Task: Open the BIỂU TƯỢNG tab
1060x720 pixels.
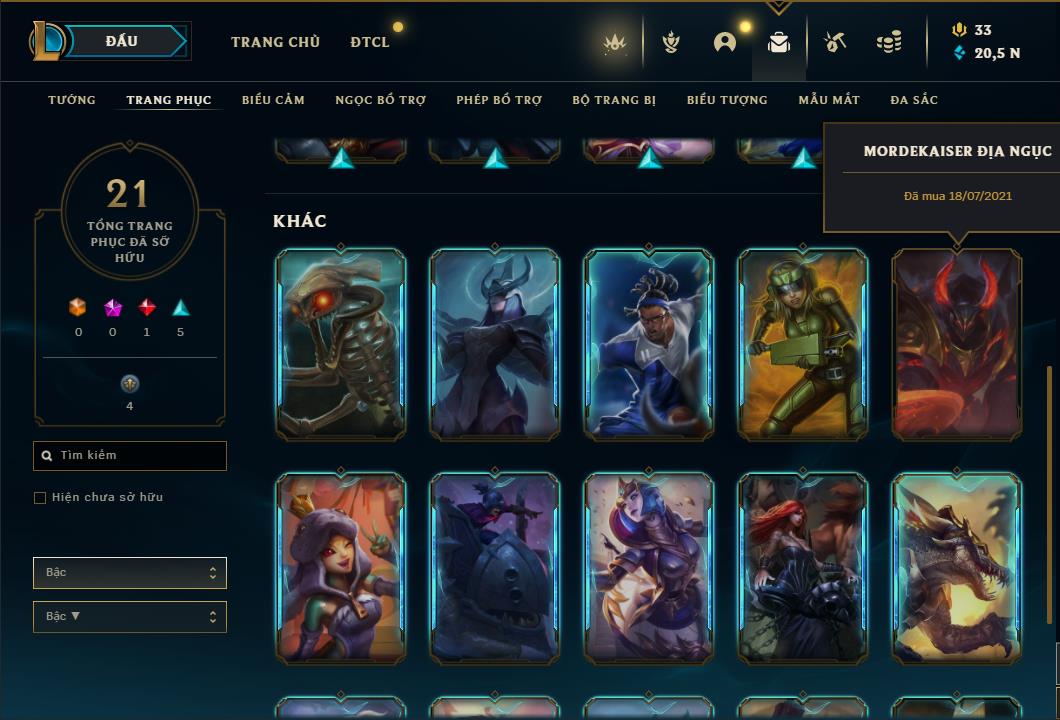Action: 727,100
